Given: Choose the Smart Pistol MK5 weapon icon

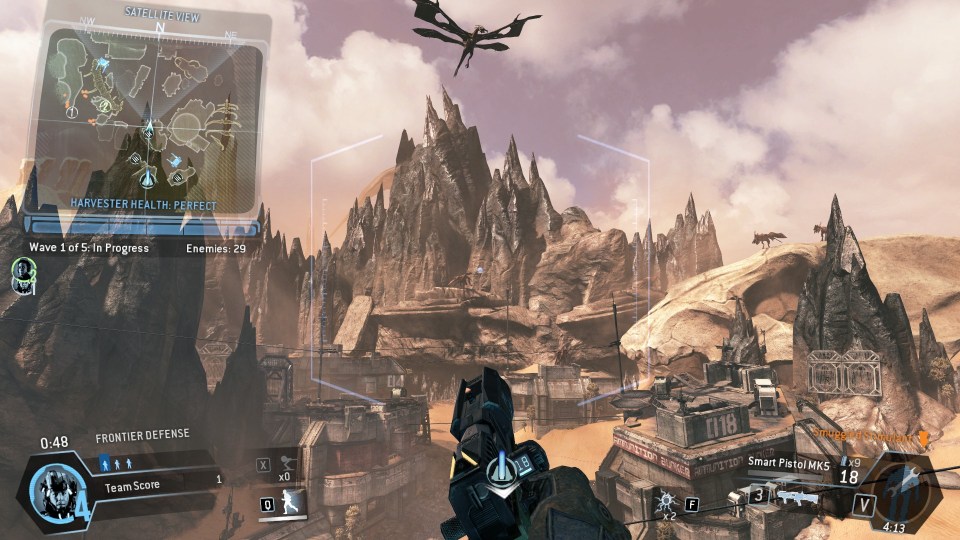Looking at the screenshot, I should (x=797, y=495).
